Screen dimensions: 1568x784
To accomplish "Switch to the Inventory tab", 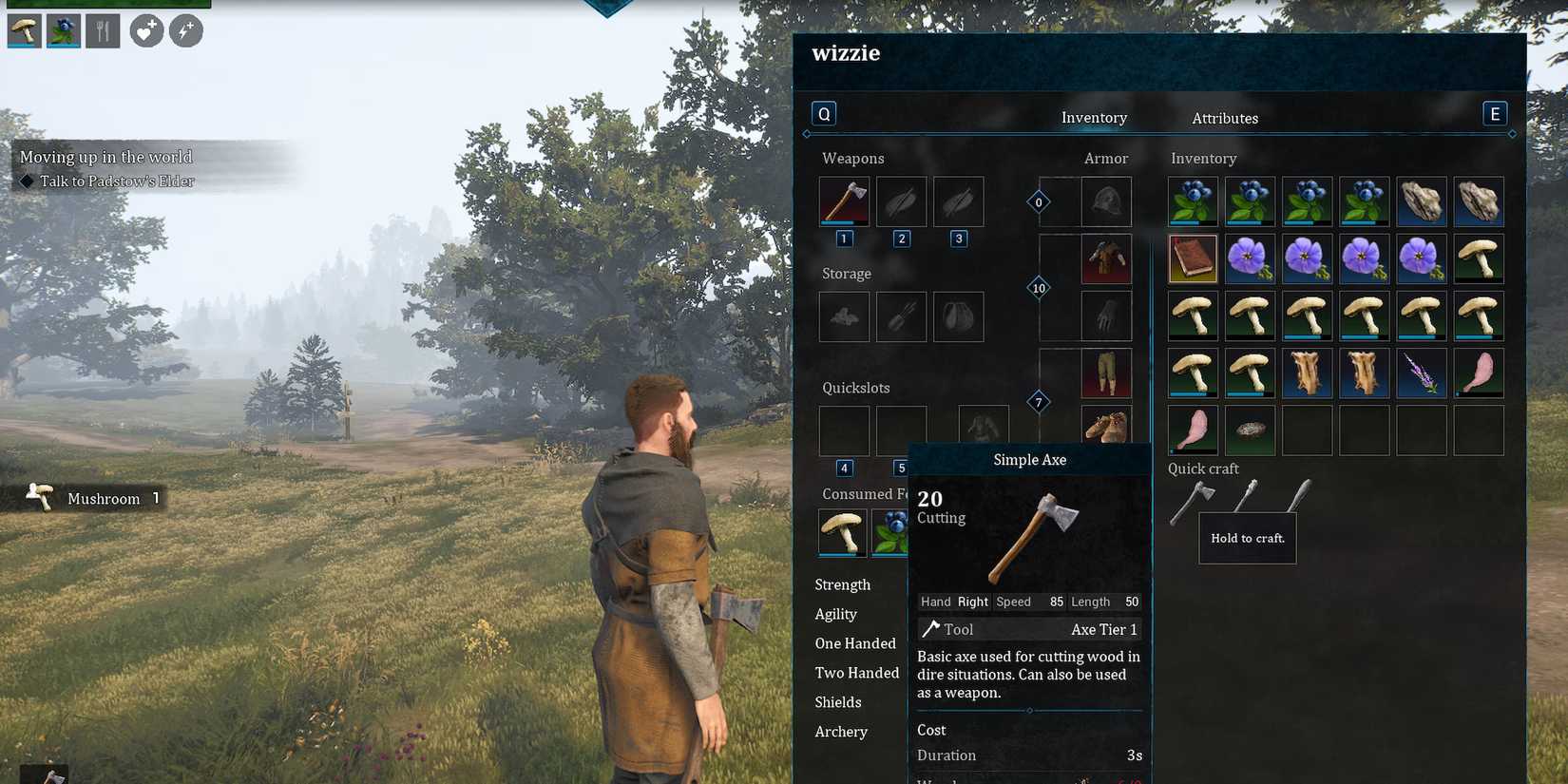I will tap(1094, 117).
